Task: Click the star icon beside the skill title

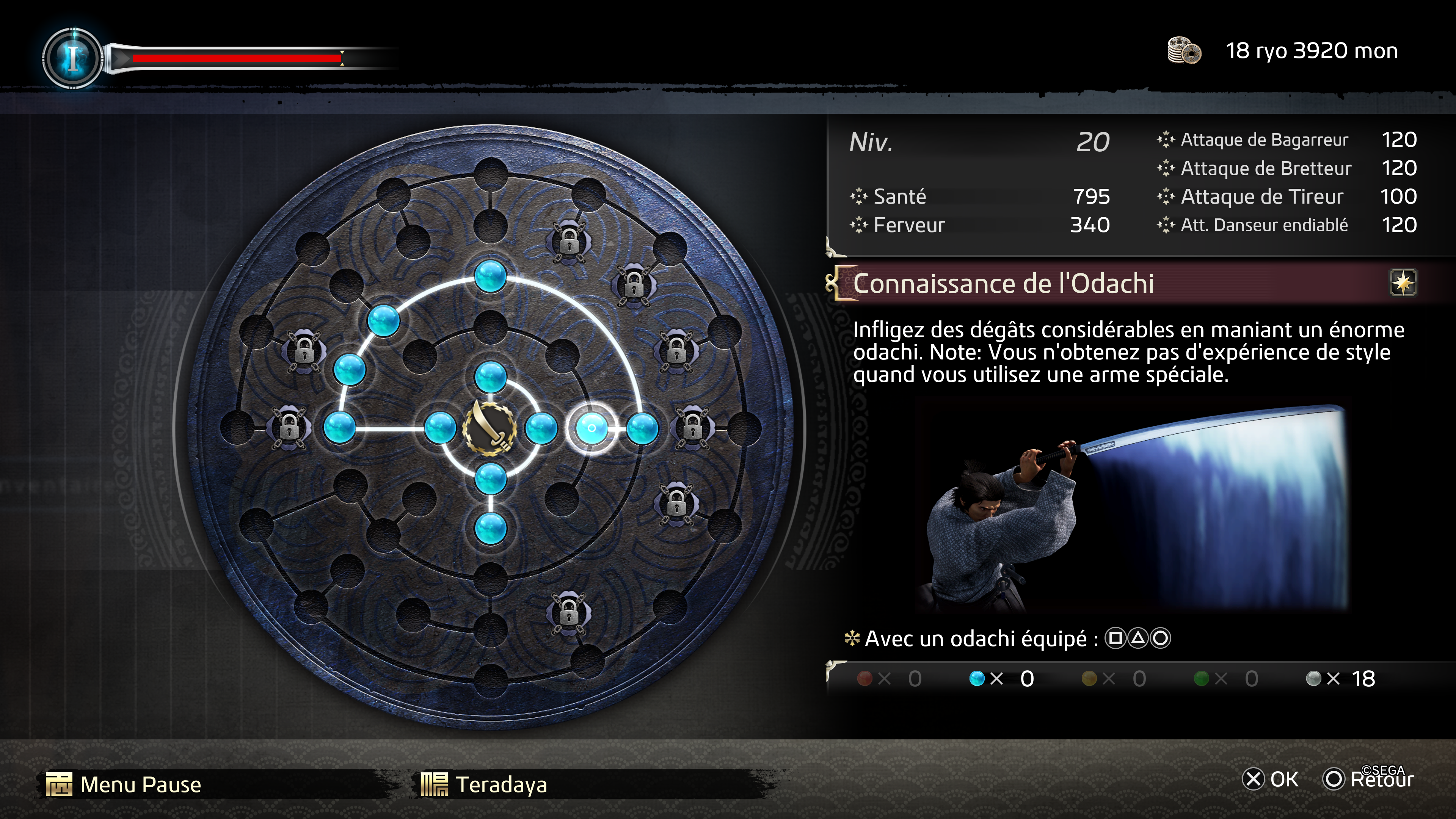Action: pos(1403,282)
